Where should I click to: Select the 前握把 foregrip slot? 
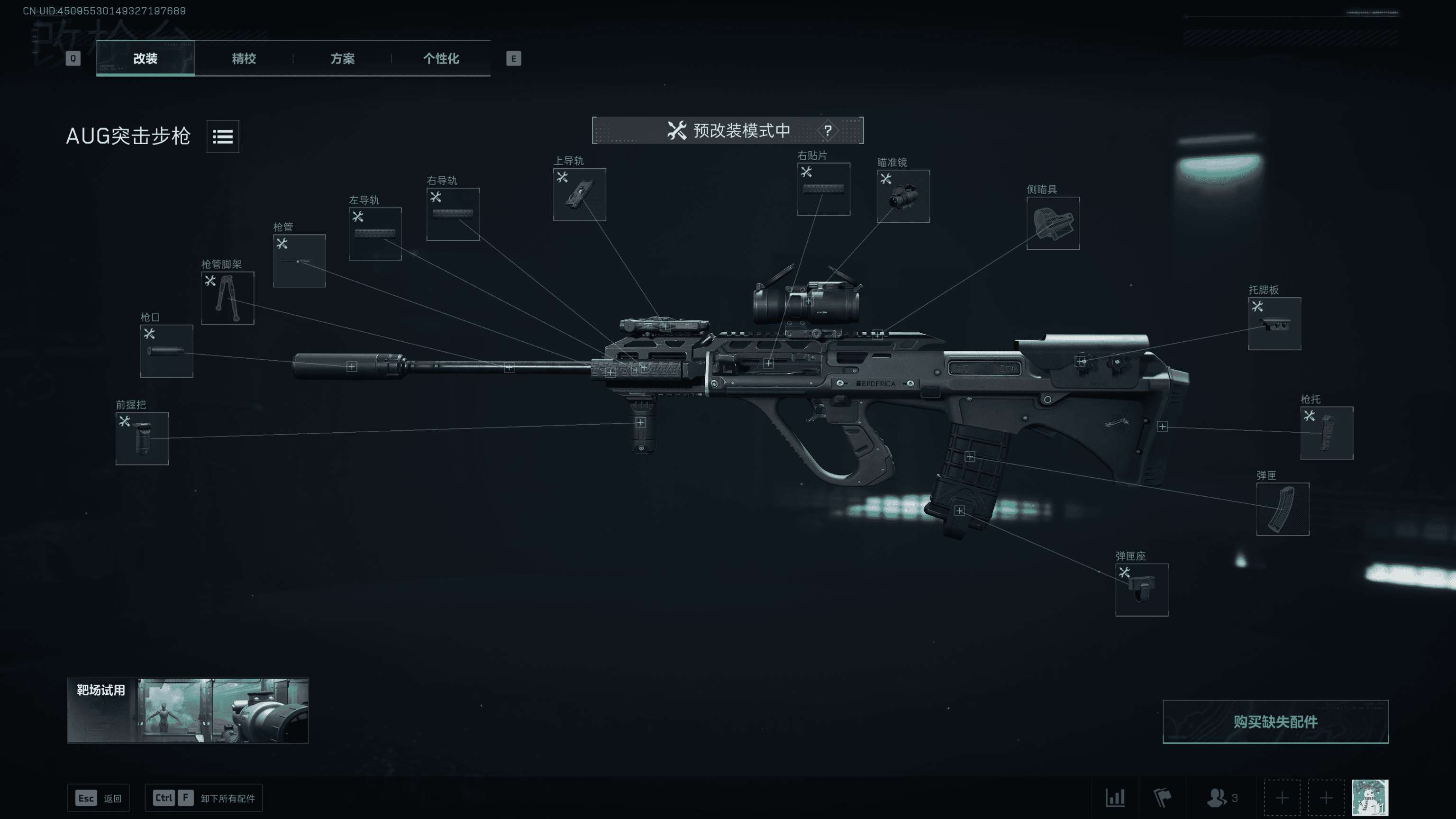(x=142, y=438)
